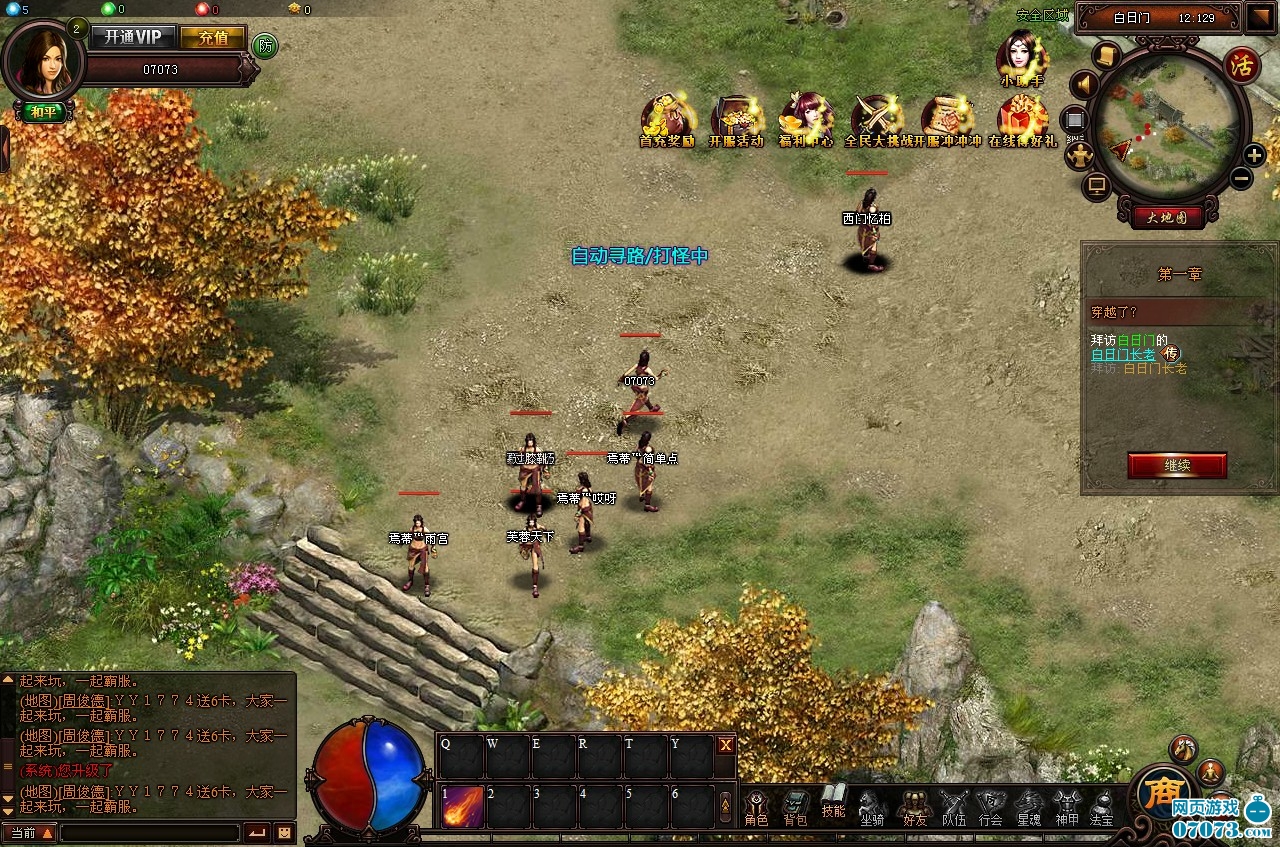Toggle the speaker sound icon
The image size is (1280, 847).
tap(1085, 84)
